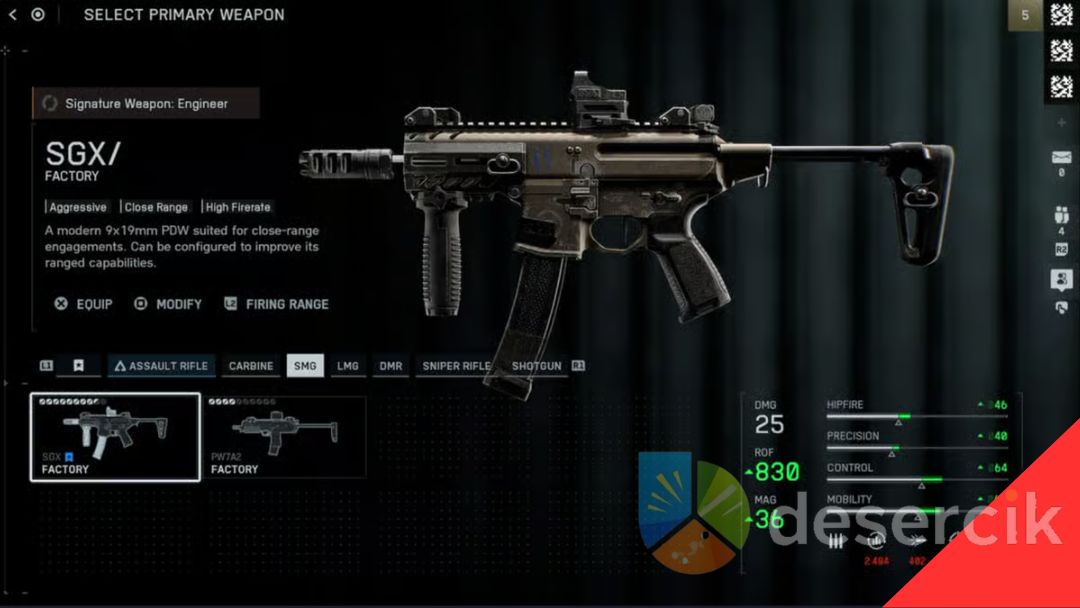The image size is (1080, 608).
Task: Show the LMG weapon category
Action: pos(347,366)
